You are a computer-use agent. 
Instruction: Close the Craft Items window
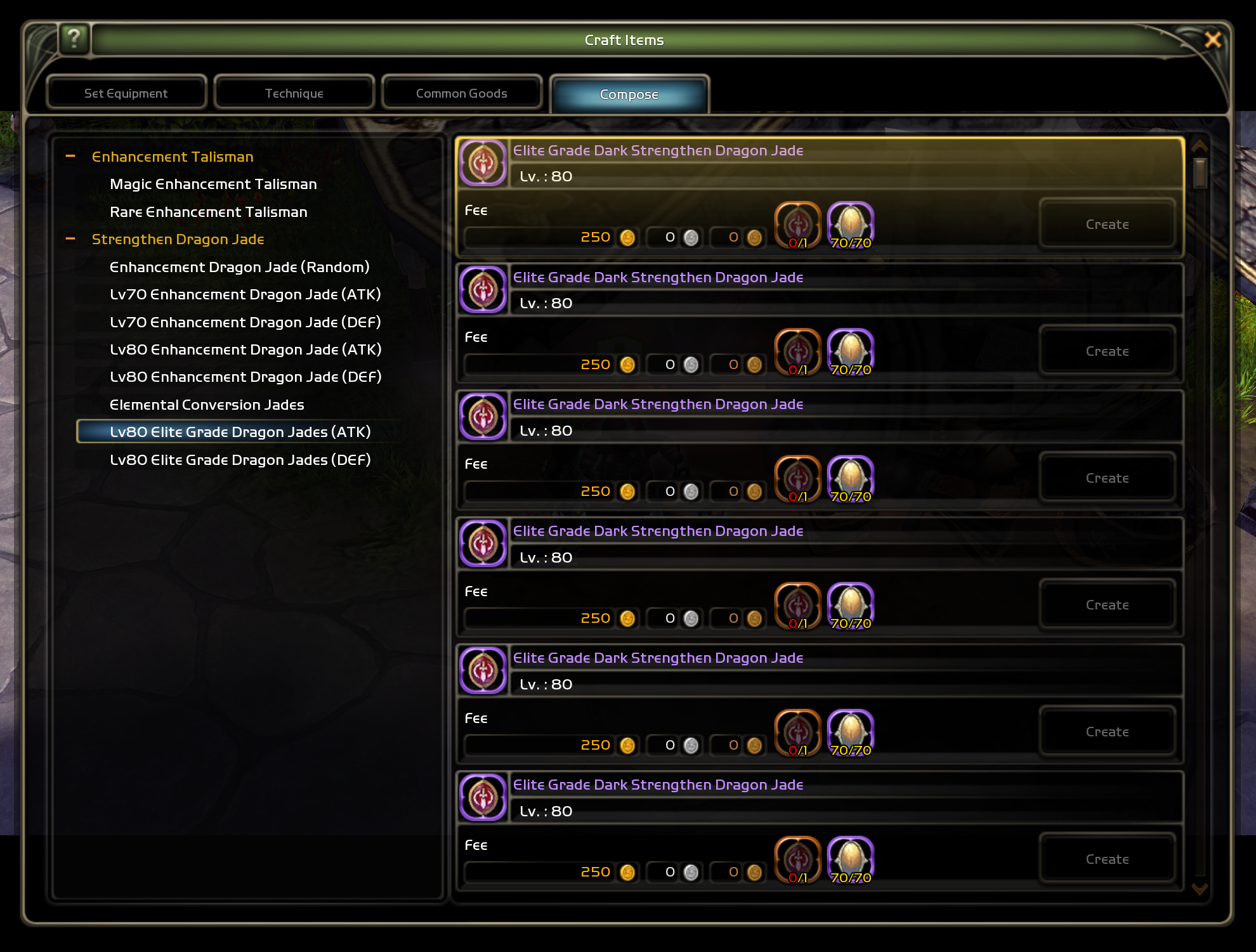pos(1212,40)
